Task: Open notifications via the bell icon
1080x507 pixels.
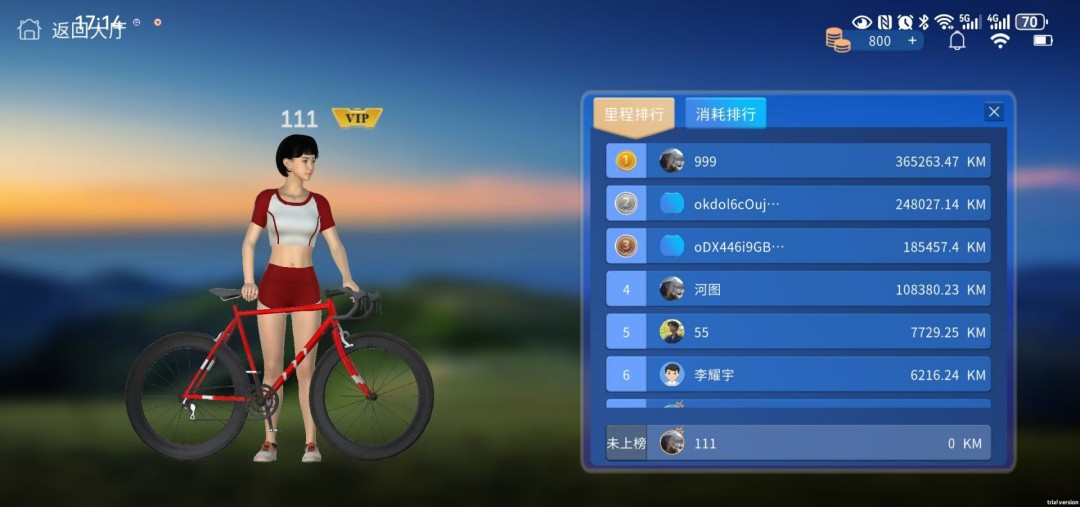Action: click(x=957, y=41)
